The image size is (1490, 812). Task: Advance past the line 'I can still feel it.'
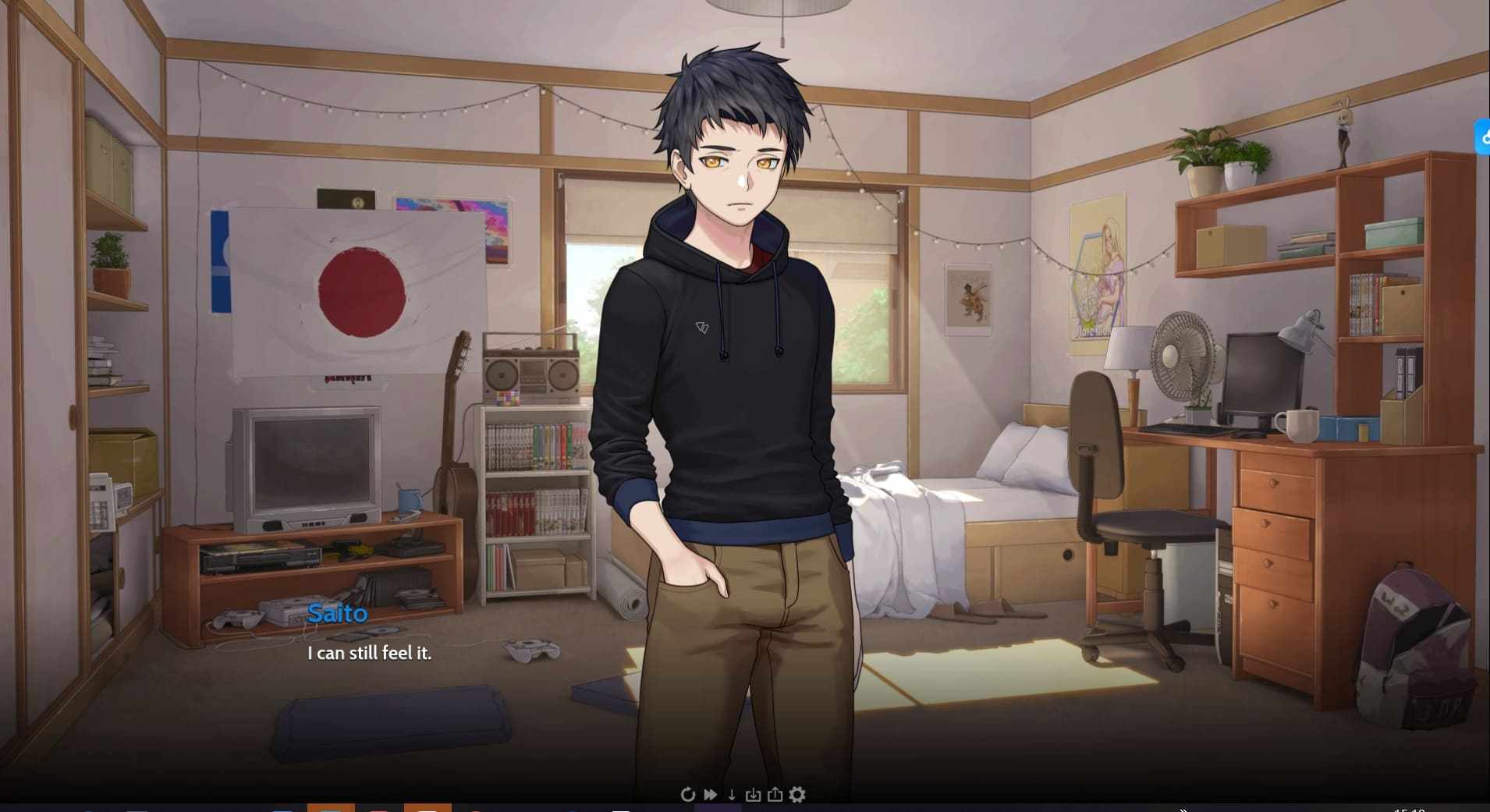click(x=369, y=654)
